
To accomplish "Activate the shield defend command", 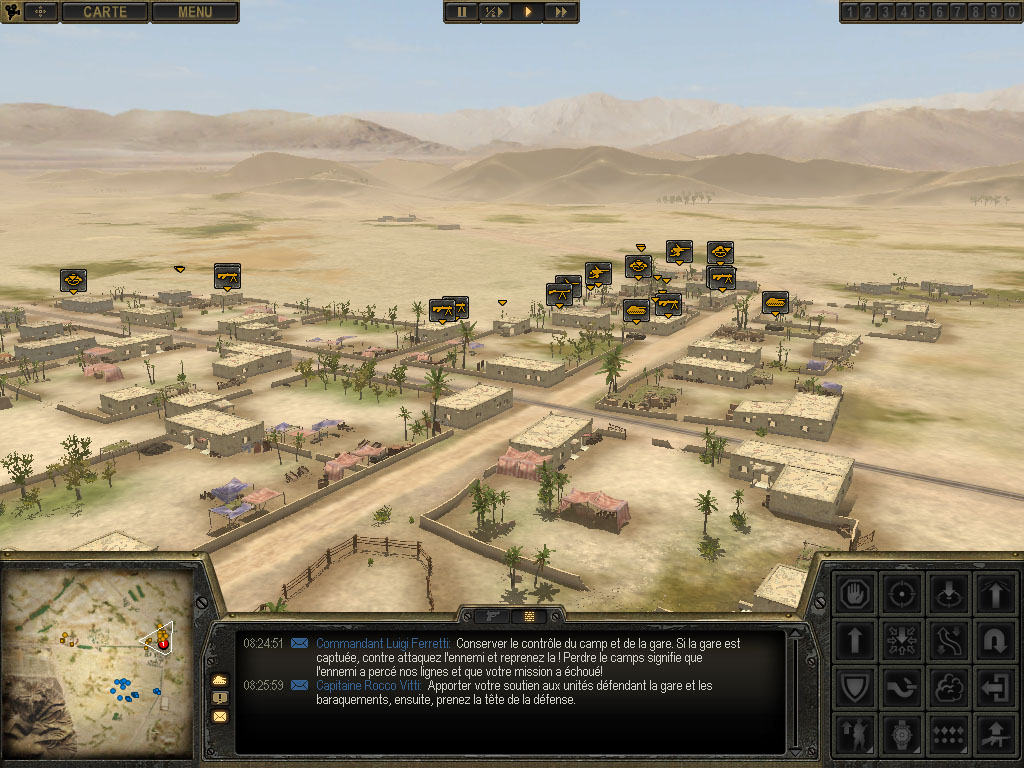I will [856, 687].
